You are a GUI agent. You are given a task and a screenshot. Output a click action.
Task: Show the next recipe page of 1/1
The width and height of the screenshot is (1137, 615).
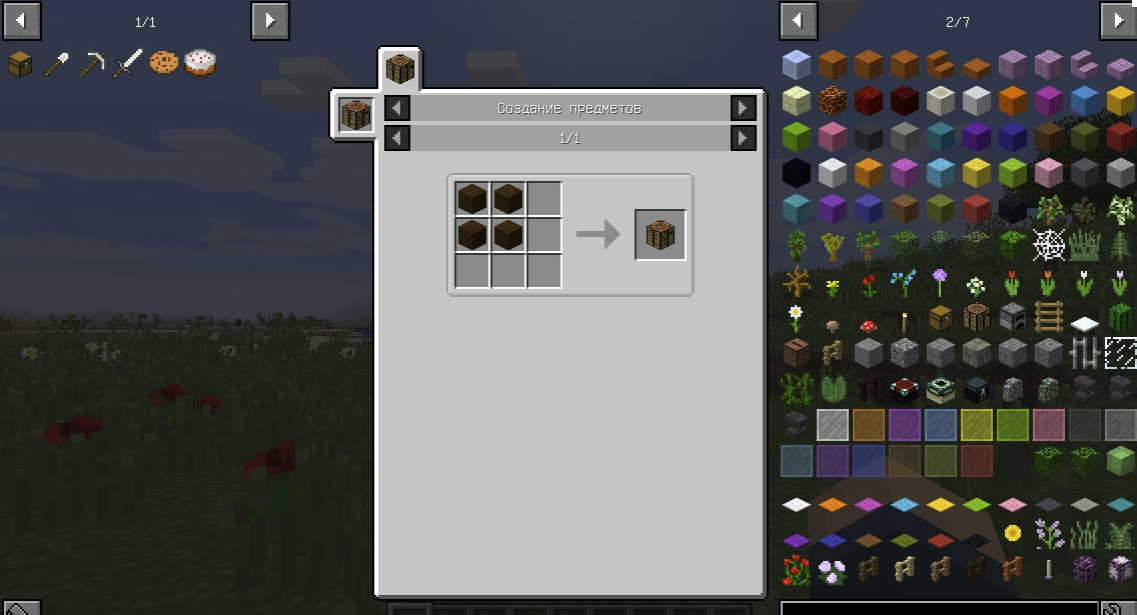click(743, 138)
